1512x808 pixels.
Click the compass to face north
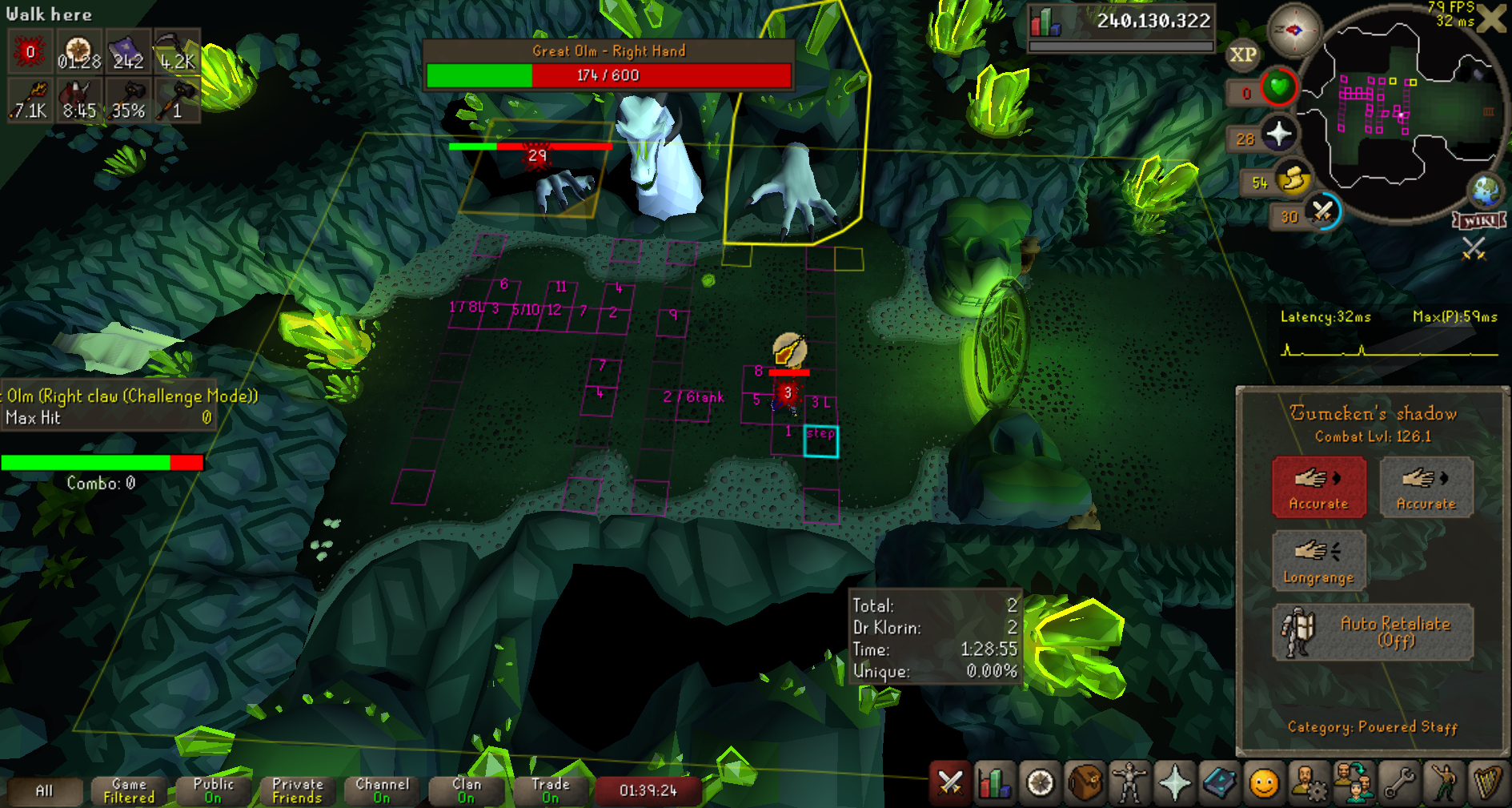1293,30
